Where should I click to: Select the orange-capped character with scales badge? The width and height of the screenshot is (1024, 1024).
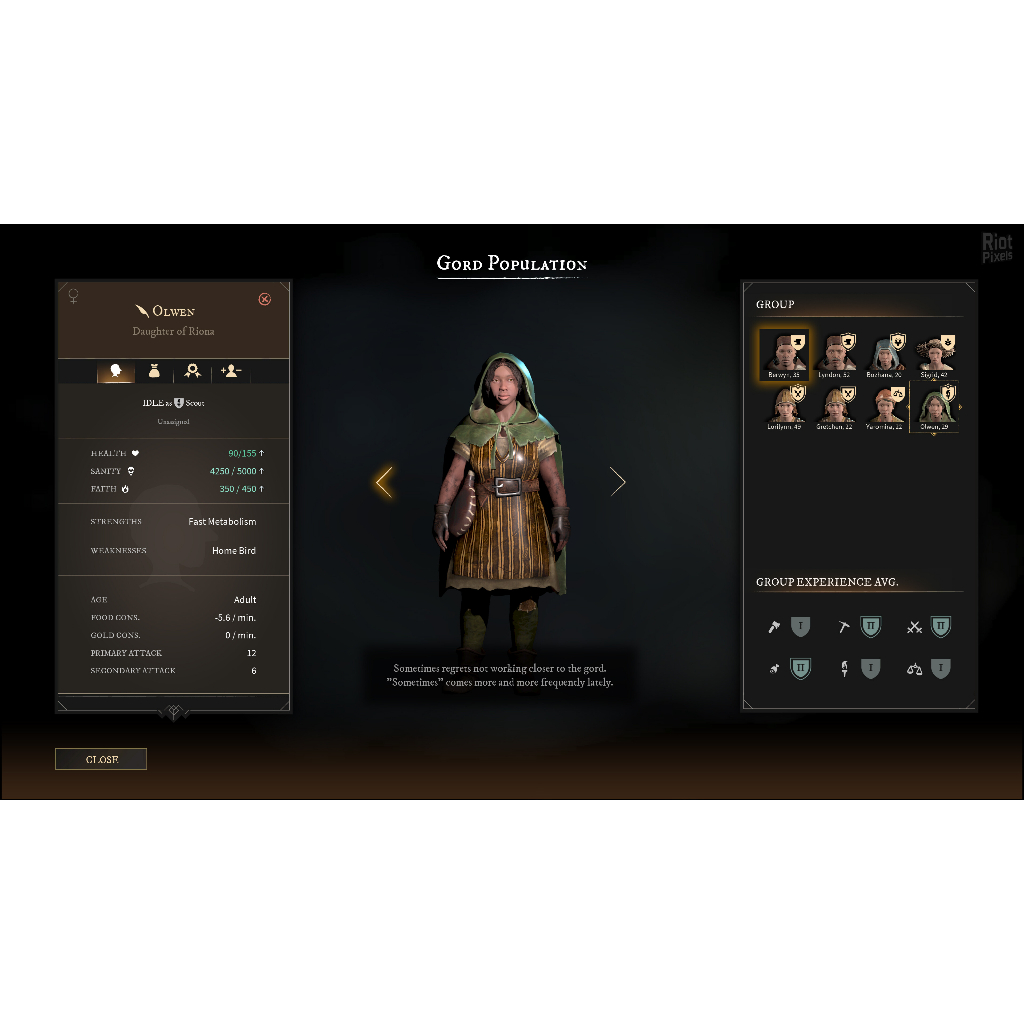click(883, 405)
